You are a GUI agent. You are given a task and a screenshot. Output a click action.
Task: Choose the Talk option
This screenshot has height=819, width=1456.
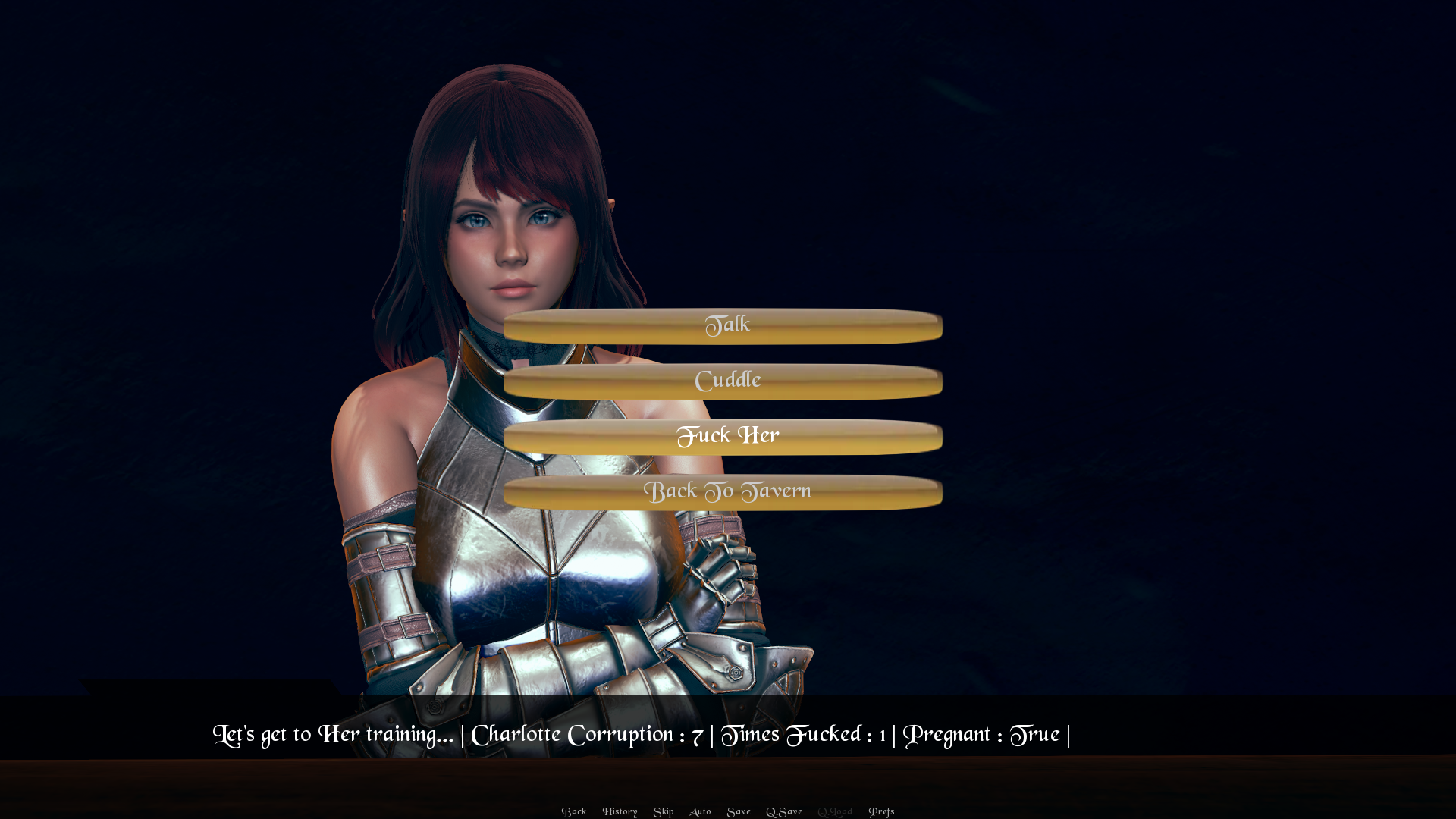723,326
